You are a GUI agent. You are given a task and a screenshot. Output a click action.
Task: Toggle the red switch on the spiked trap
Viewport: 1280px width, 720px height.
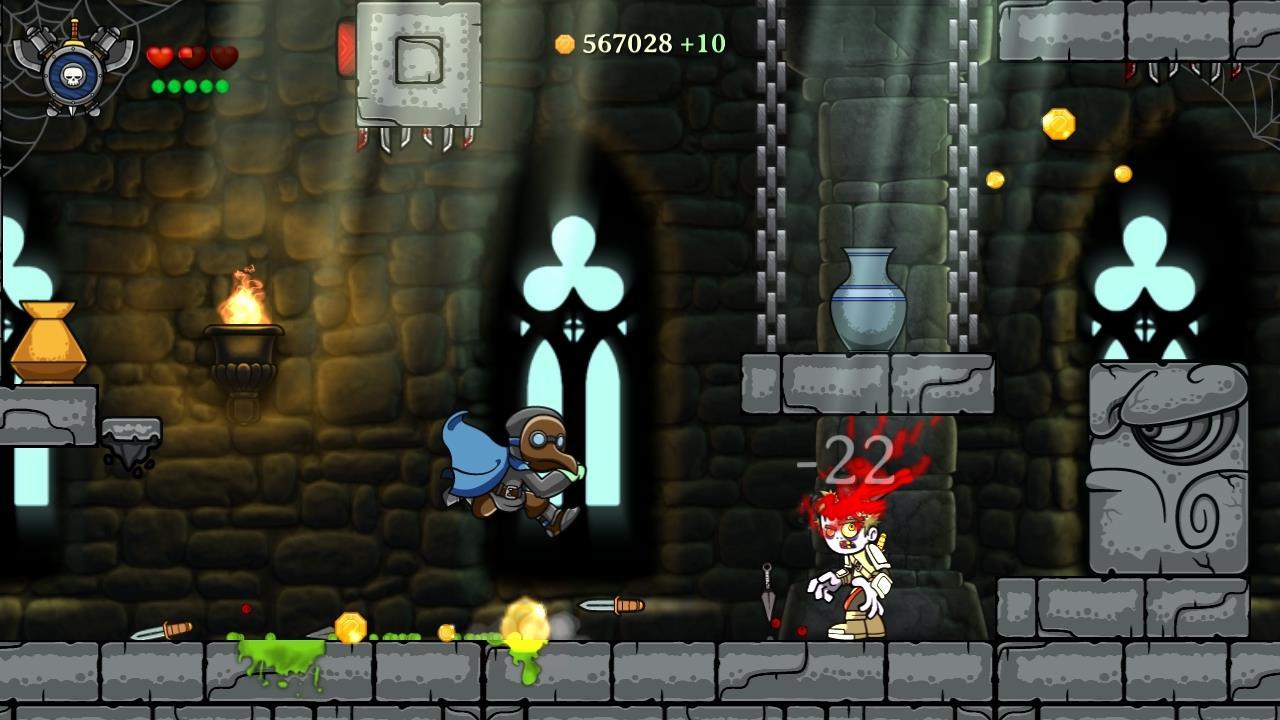346,45
